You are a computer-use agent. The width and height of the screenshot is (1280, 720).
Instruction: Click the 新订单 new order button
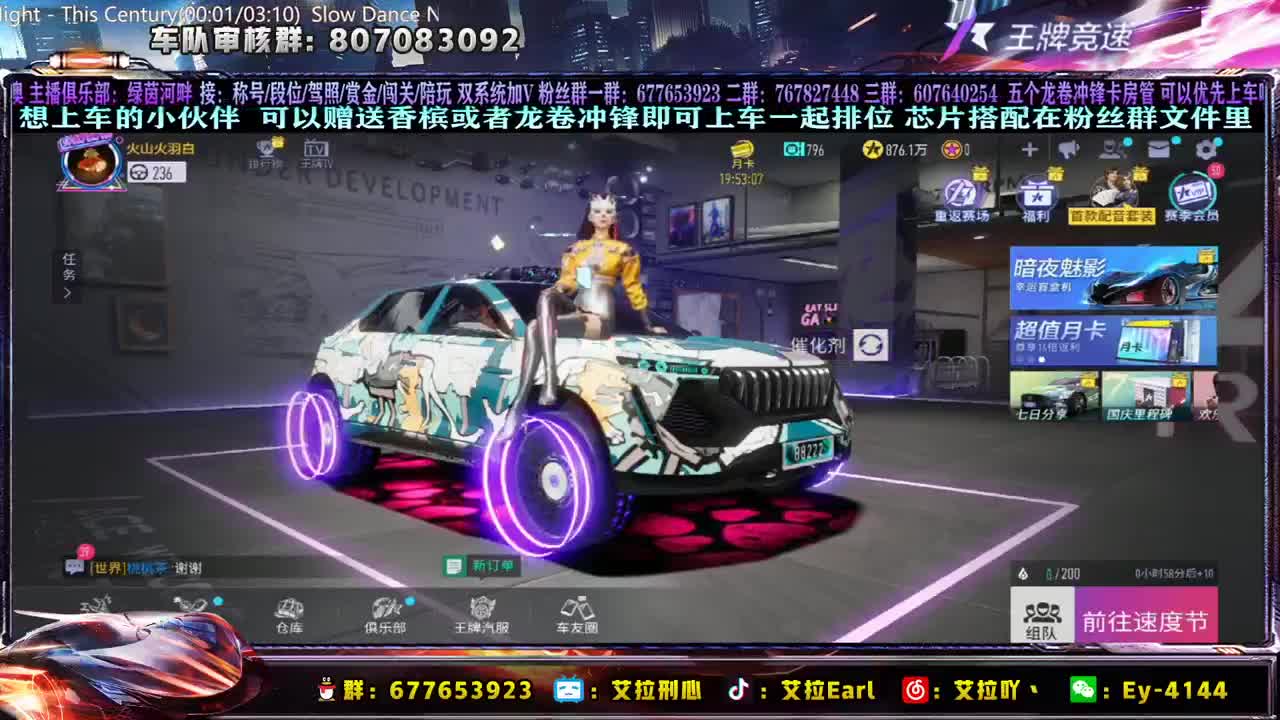coord(478,565)
